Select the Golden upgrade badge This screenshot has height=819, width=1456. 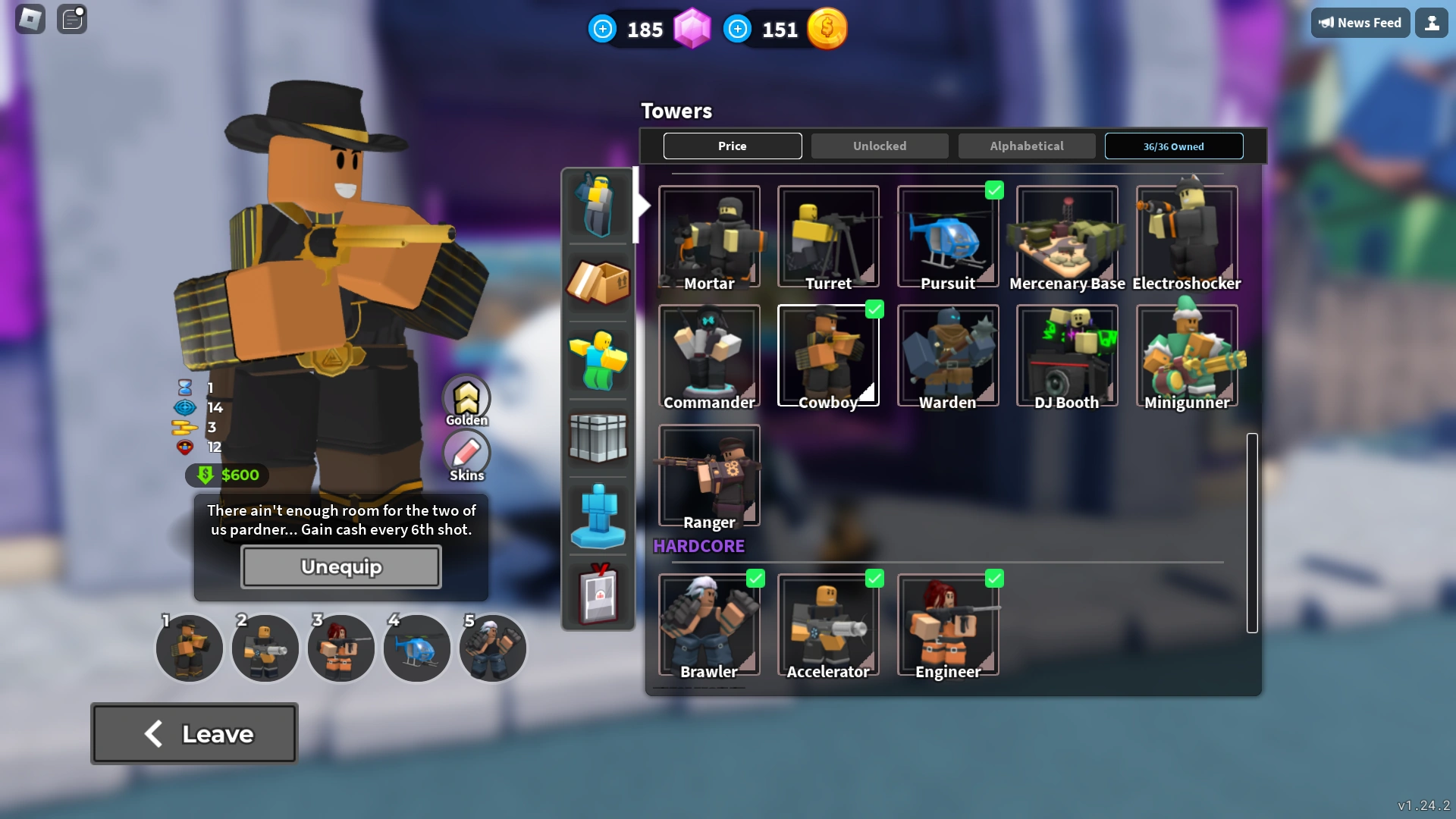click(466, 398)
